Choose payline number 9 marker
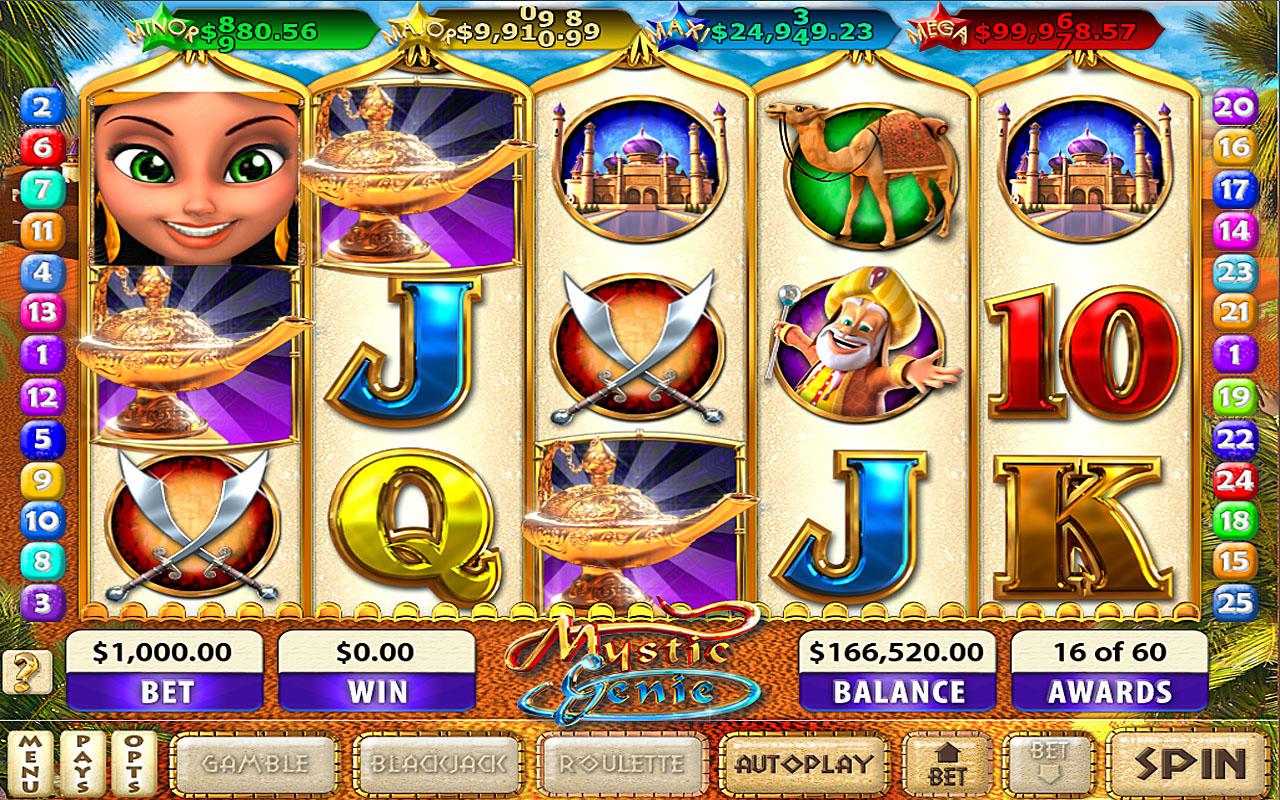 pyautogui.click(x=42, y=479)
